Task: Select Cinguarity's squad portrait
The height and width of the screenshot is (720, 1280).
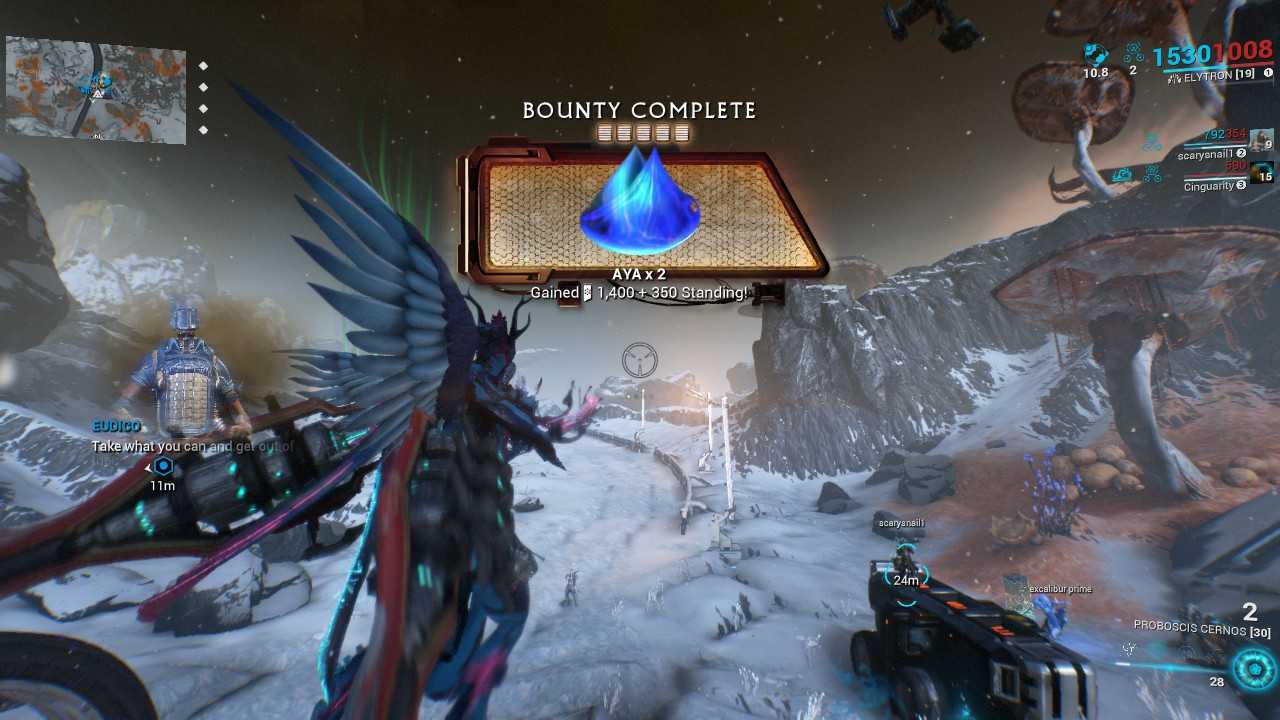Action: coord(1262,172)
